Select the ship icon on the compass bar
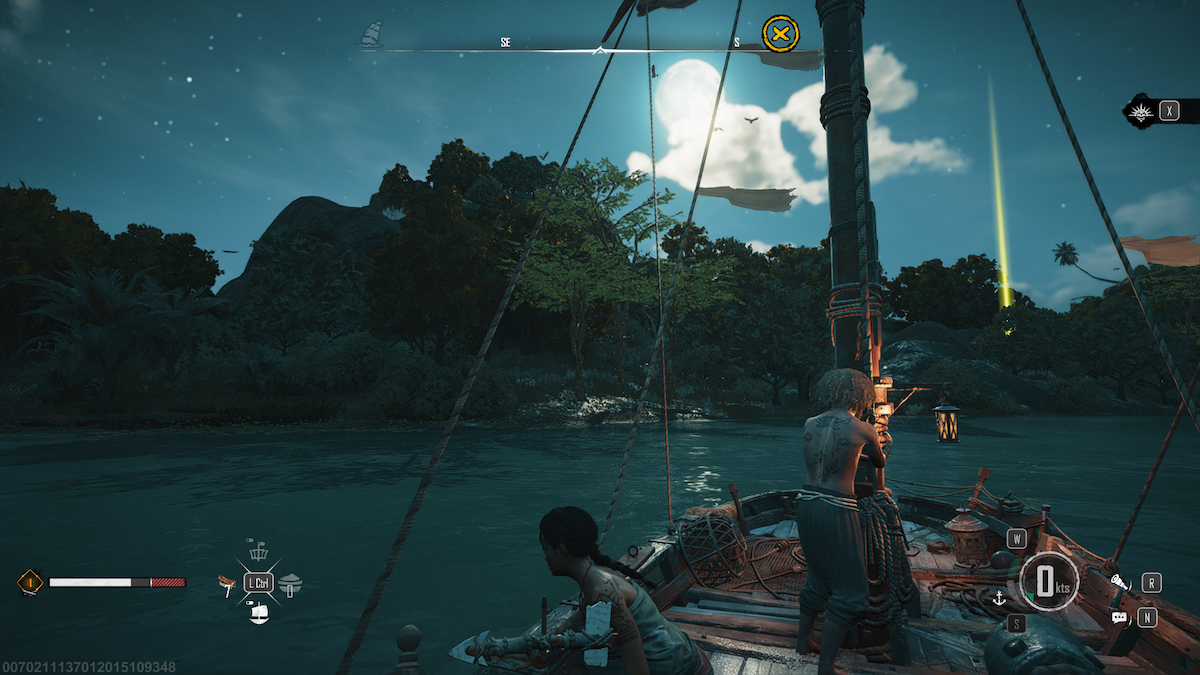Viewport: 1200px width, 675px height. pos(371,35)
